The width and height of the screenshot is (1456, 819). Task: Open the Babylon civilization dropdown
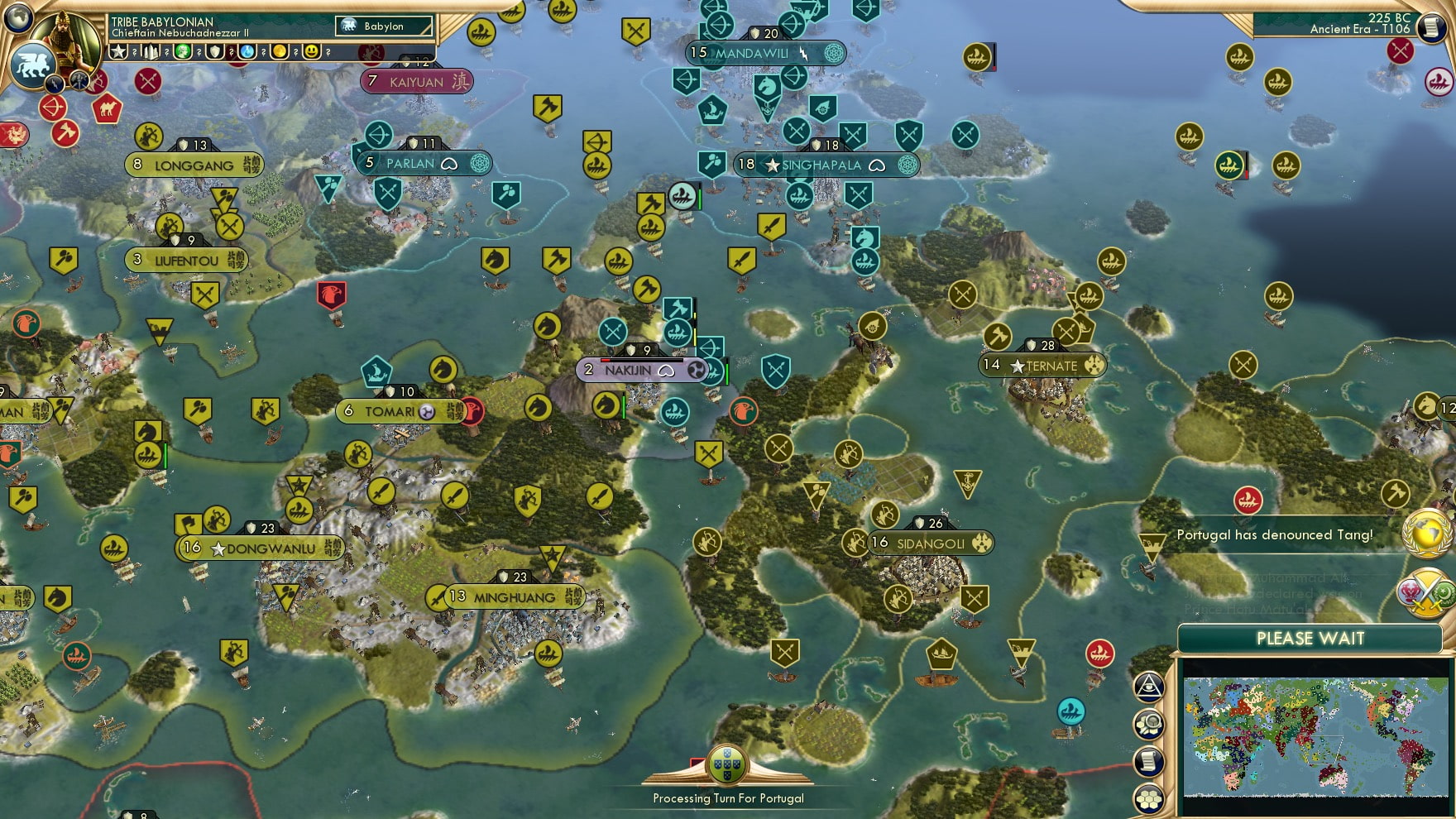[x=384, y=26]
